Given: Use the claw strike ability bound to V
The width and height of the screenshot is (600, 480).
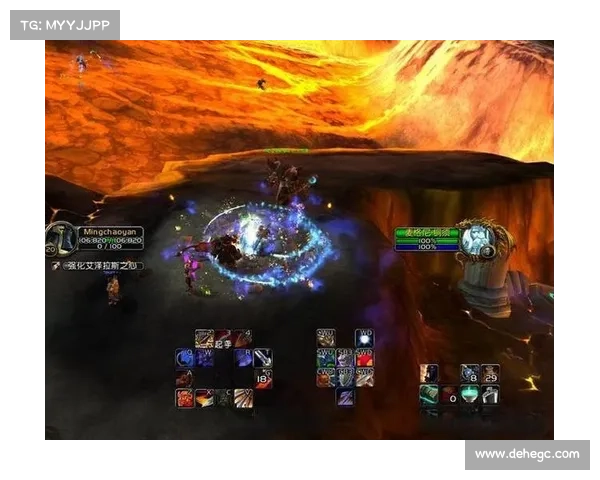Looking at the screenshot, I should [243, 397].
